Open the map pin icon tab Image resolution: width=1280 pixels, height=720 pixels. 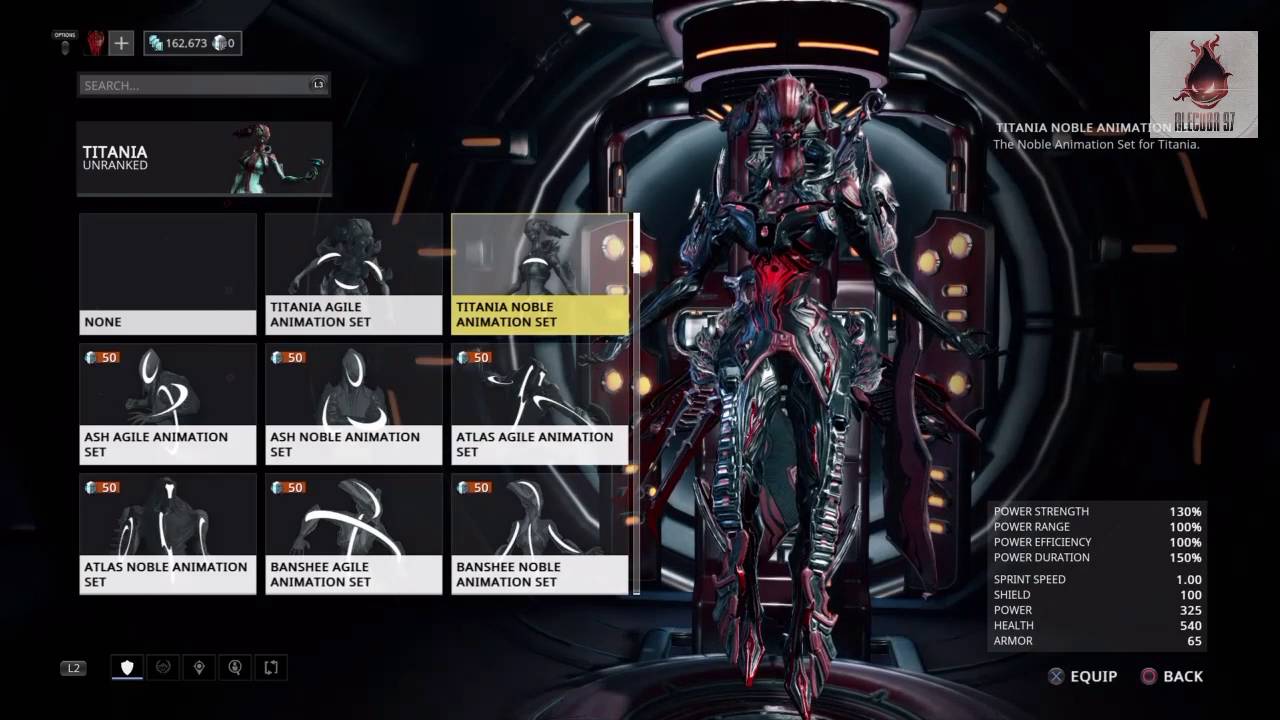pos(199,667)
